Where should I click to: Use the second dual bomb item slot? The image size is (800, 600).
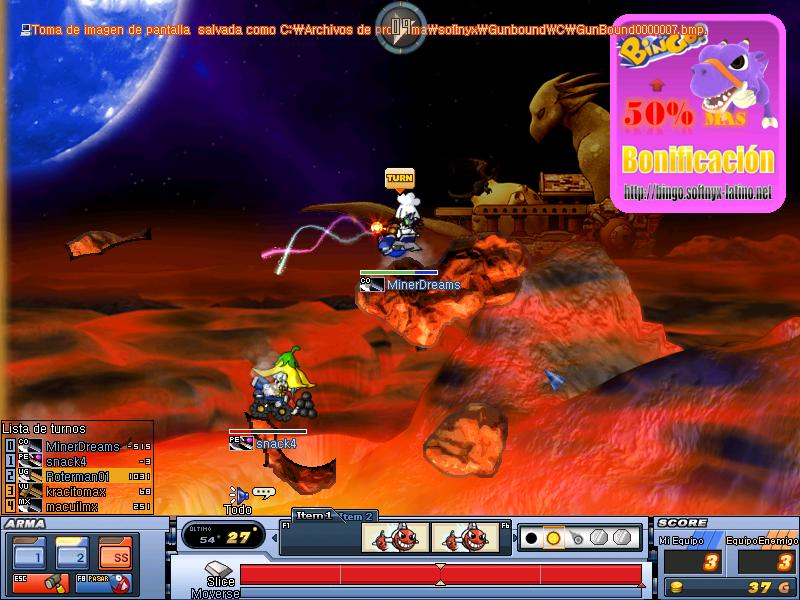[465, 539]
